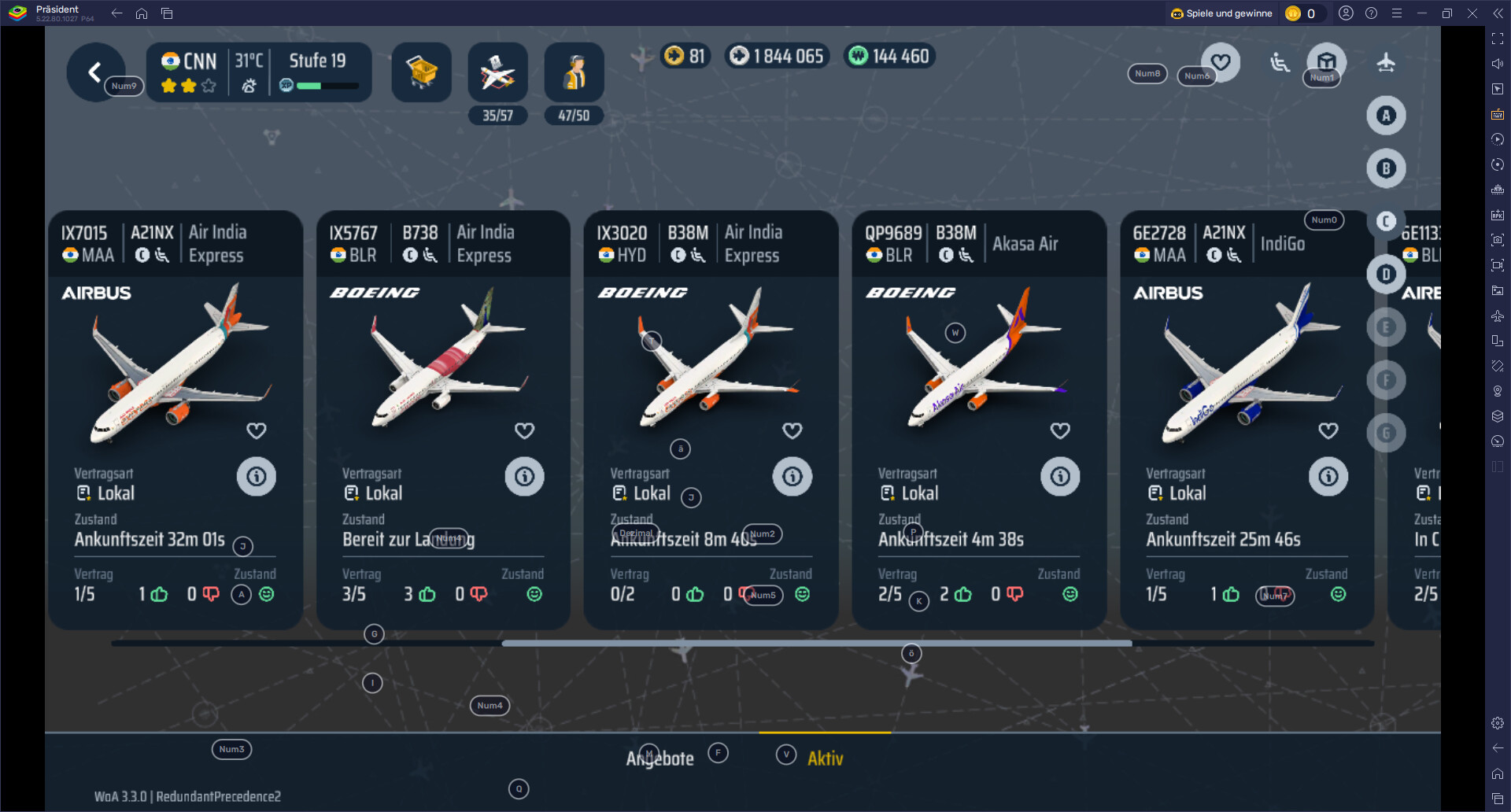1511x812 pixels.
Task: Switch to the Angebote tab
Action: pos(659,758)
